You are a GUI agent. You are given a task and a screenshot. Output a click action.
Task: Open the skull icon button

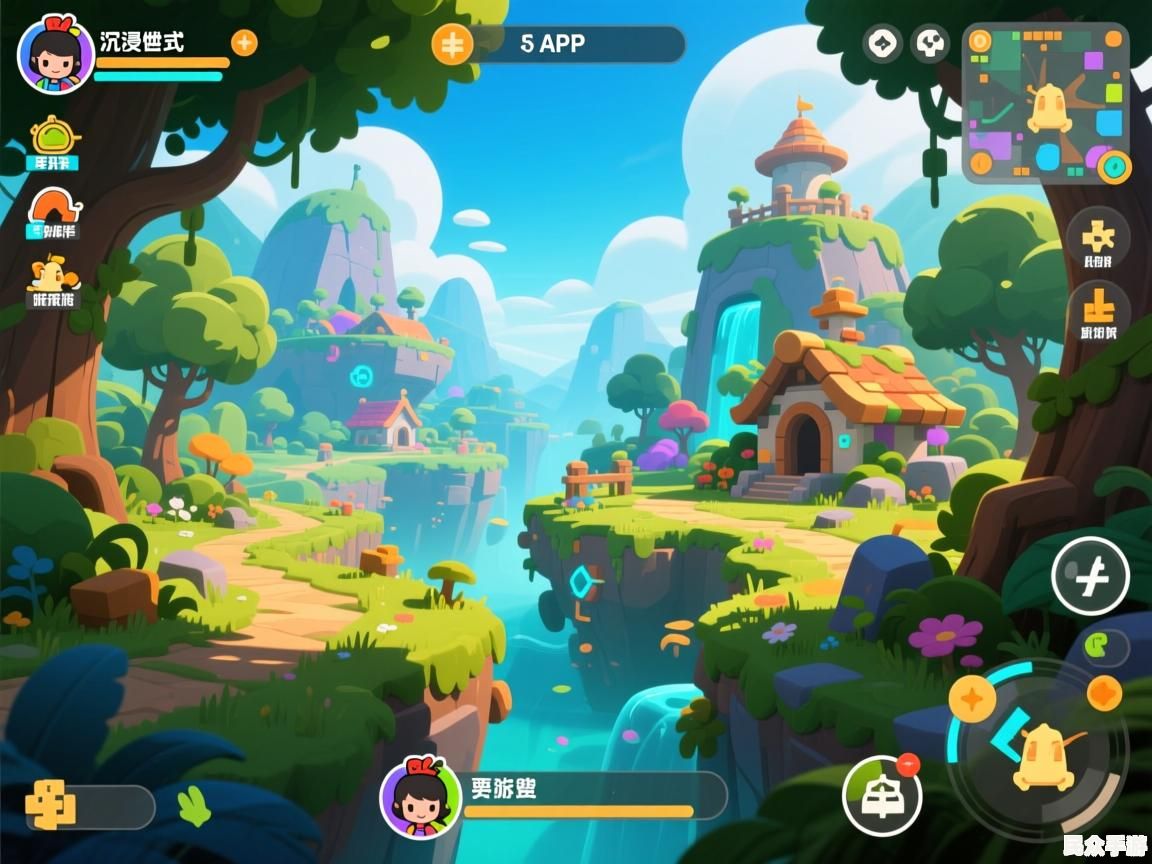click(x=931, y=44)
